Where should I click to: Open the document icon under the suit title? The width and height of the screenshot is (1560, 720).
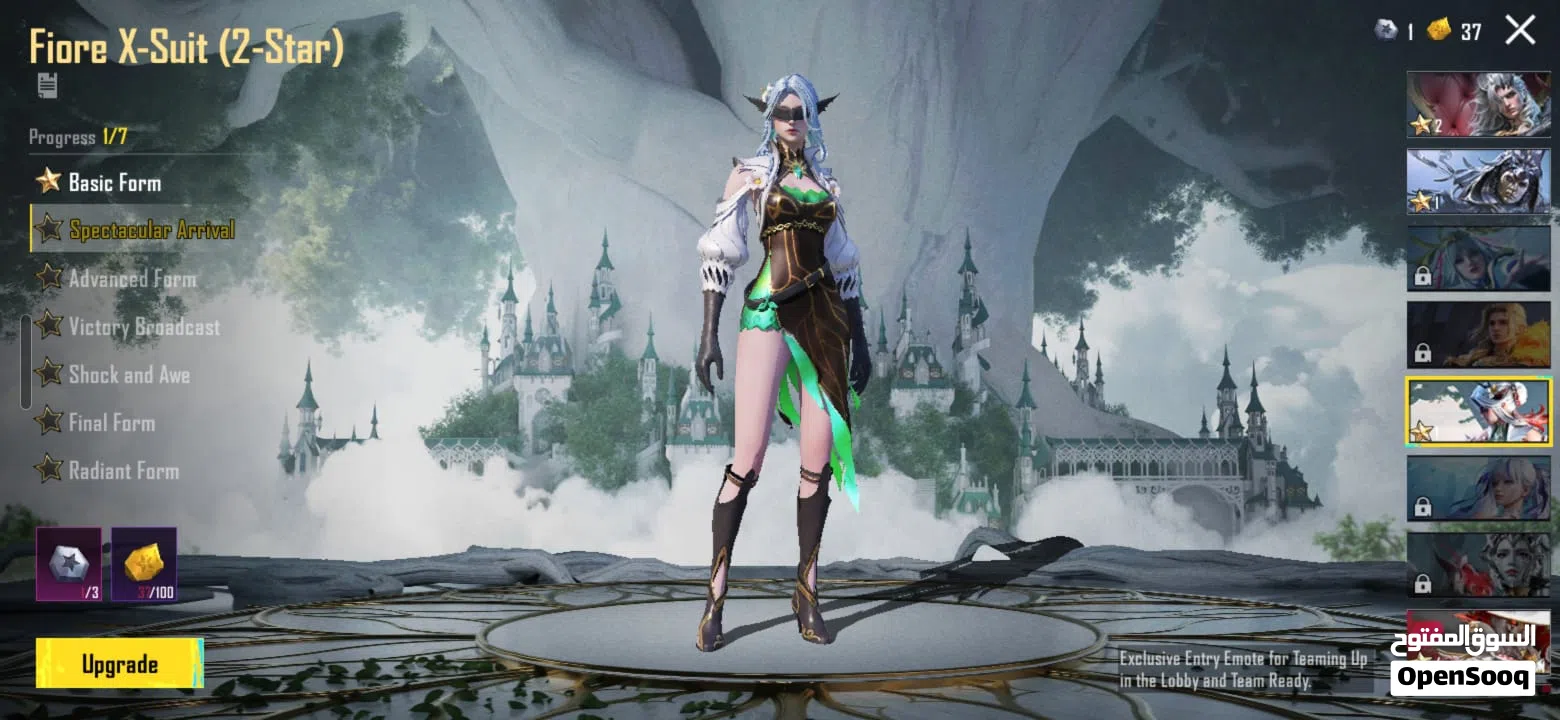point(47,85)
